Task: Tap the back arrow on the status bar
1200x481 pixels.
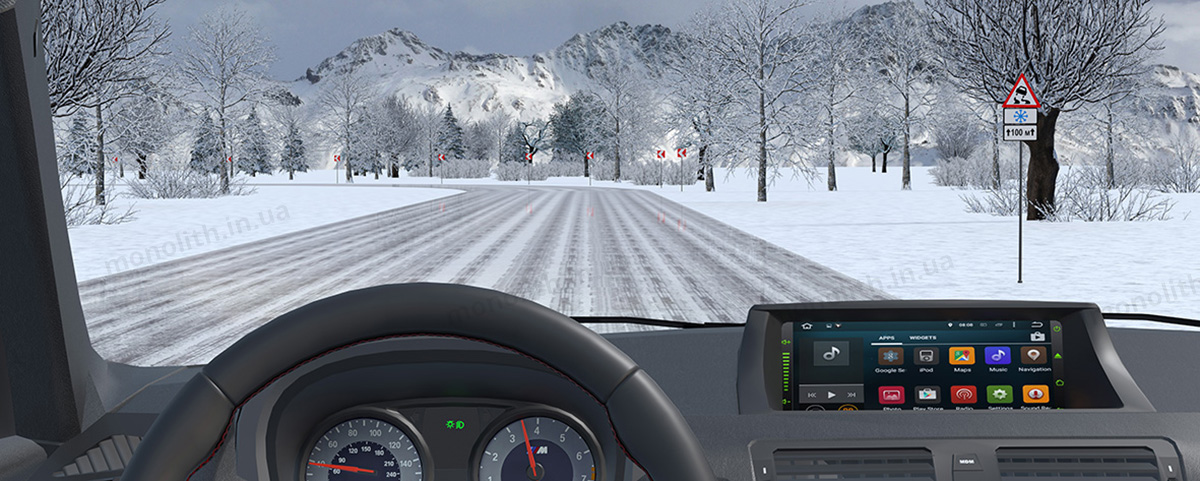Action: click(1038, 325)
